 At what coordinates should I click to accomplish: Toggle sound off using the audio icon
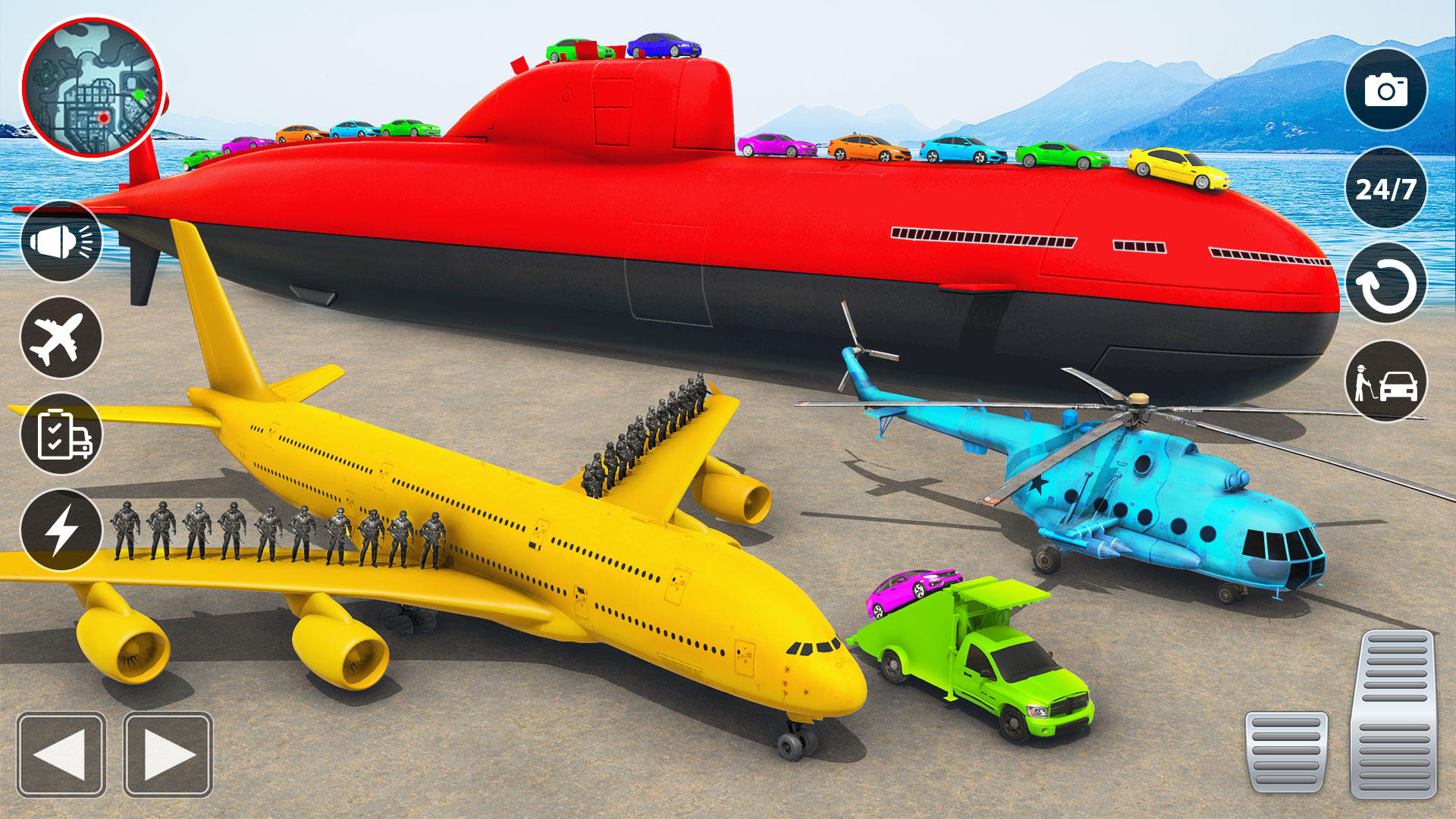(x=62, y=241)
